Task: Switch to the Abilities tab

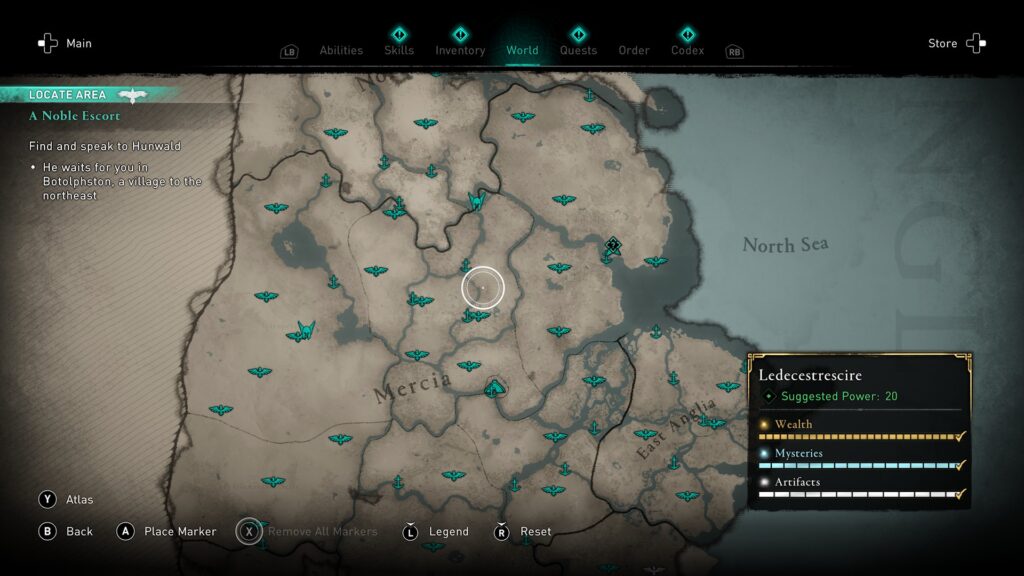Action: (x=341, y=50)
